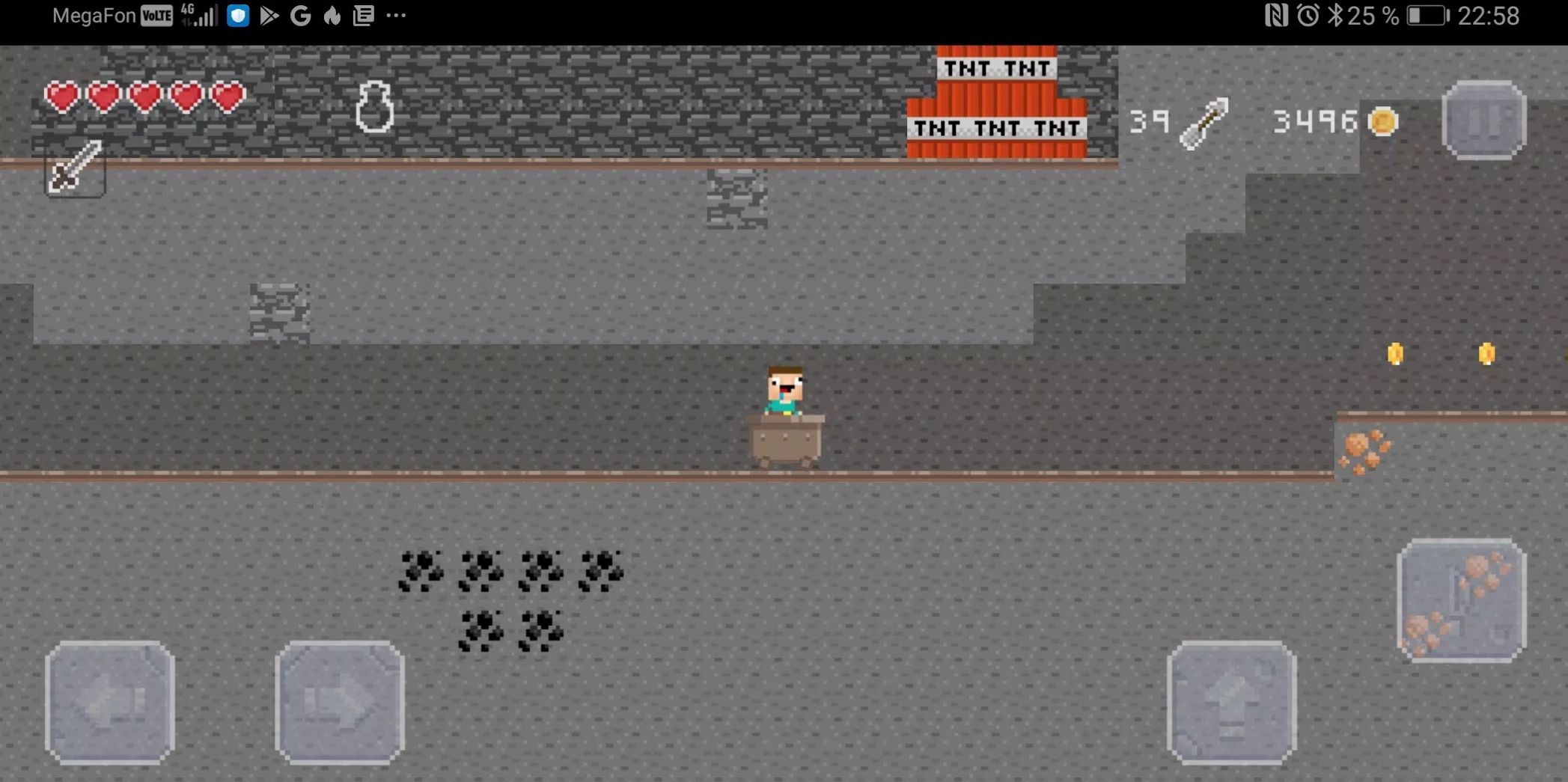Tap the battery indicator showing 25 percent
Screen dimensions: 1568x782
[x=1427, y=16]
